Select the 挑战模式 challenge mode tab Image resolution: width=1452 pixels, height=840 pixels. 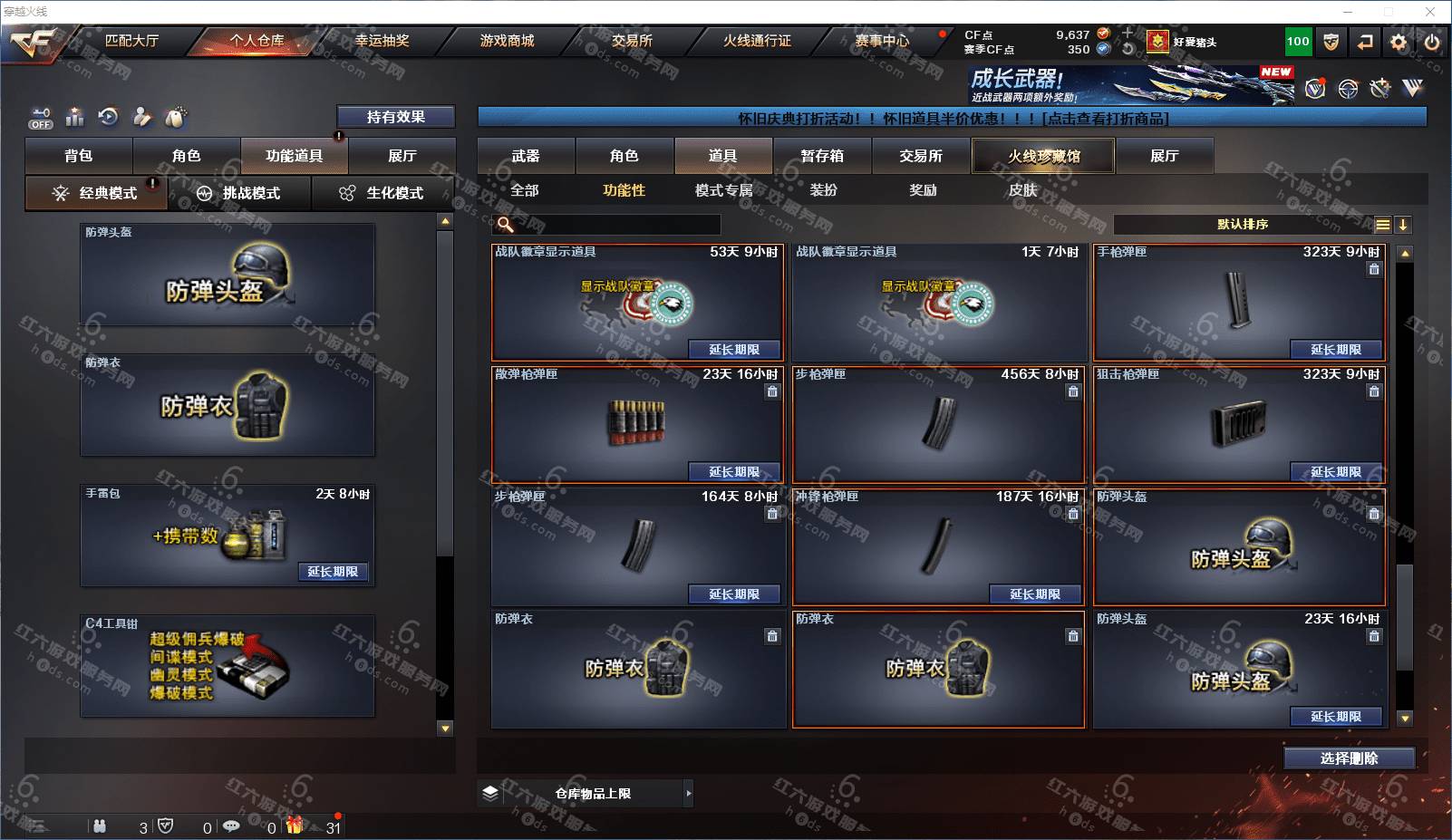[x=239, y=193]
